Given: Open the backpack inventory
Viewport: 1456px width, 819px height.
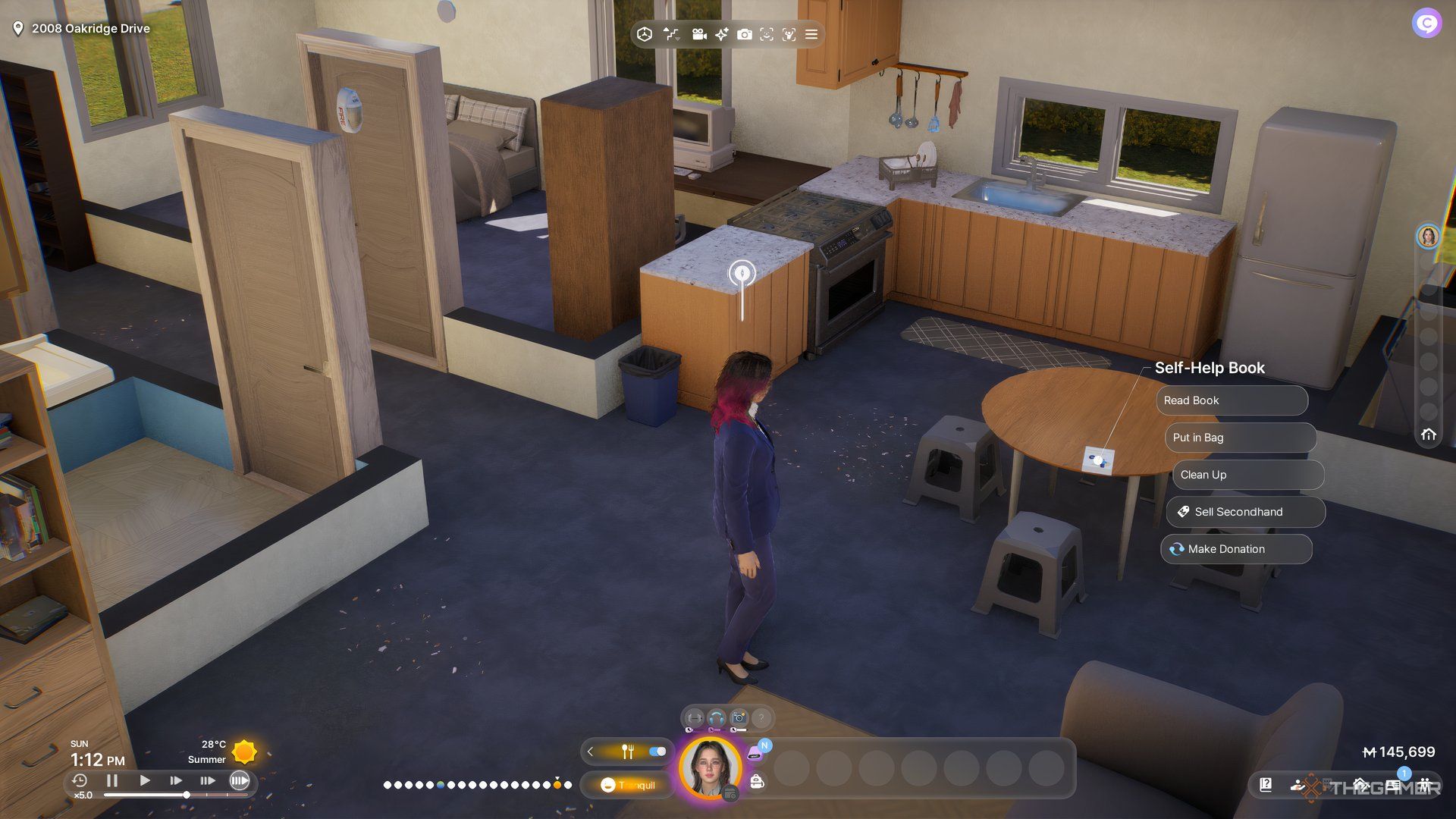Looking at the screenshot, I should click(757, 782).
